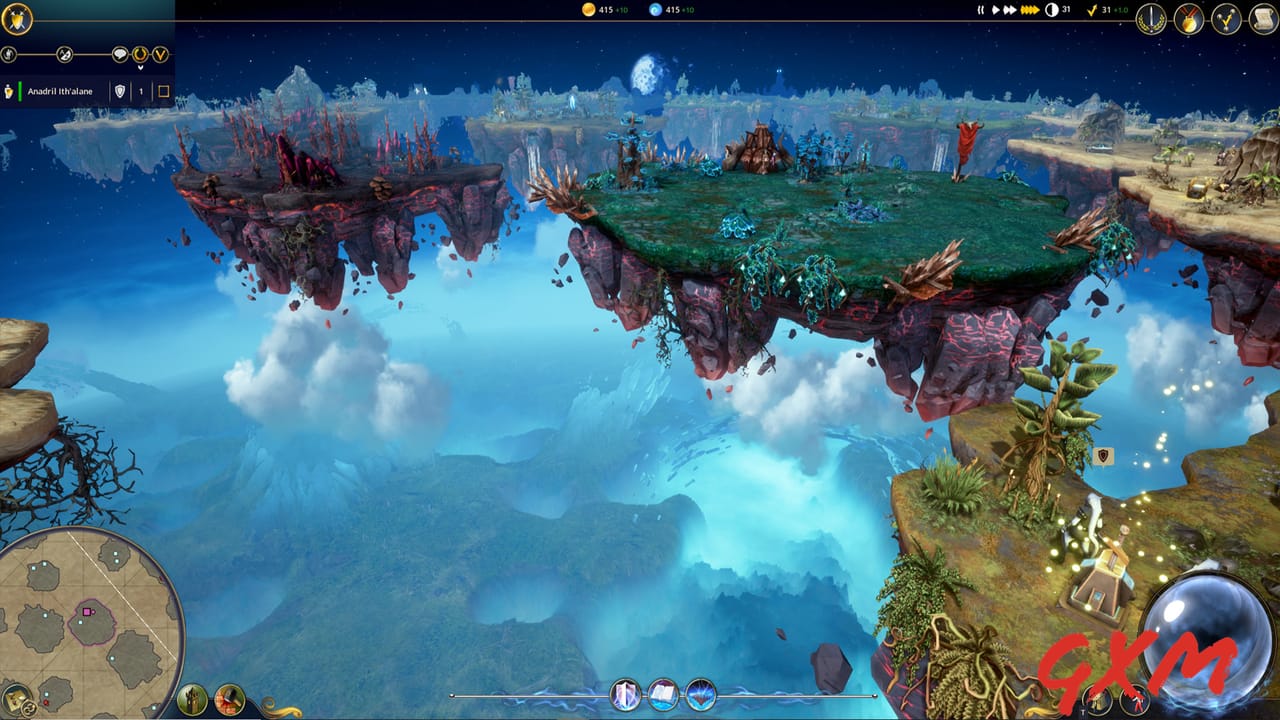The width and height of the screenshot is (1280, 720).
Task: Select the Anadril Ith'alane hero panel
Action: 60,90
